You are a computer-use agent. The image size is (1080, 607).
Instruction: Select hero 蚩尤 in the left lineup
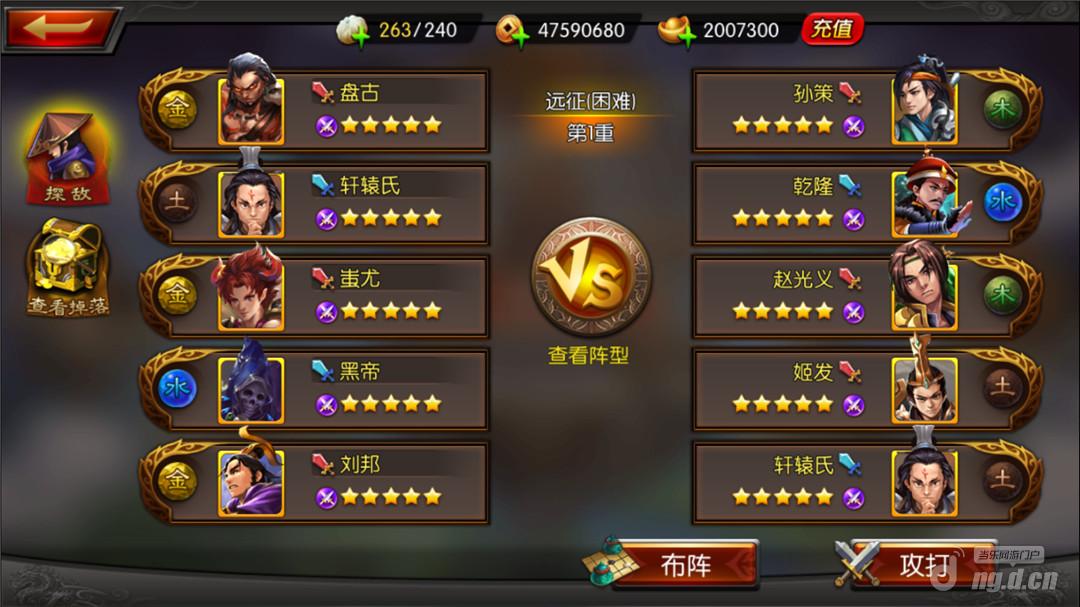251,294
